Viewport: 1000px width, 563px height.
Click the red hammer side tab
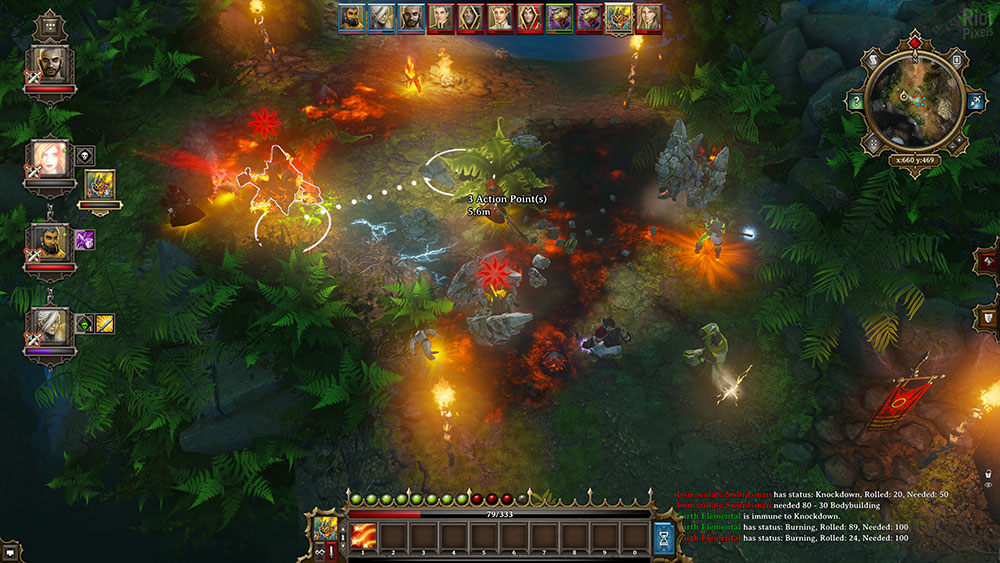(x=989, y=261)
